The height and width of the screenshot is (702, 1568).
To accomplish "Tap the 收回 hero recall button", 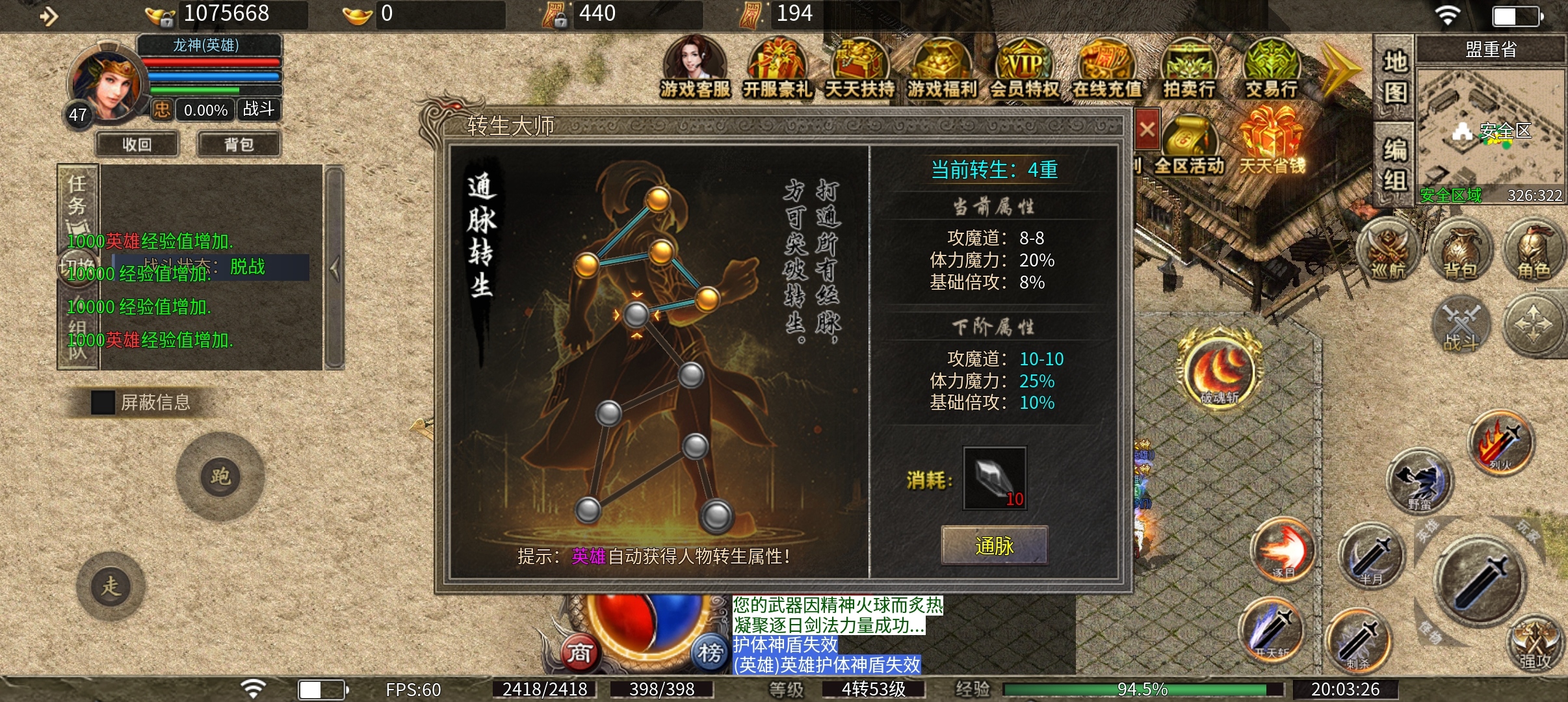I will coord(137,144).
